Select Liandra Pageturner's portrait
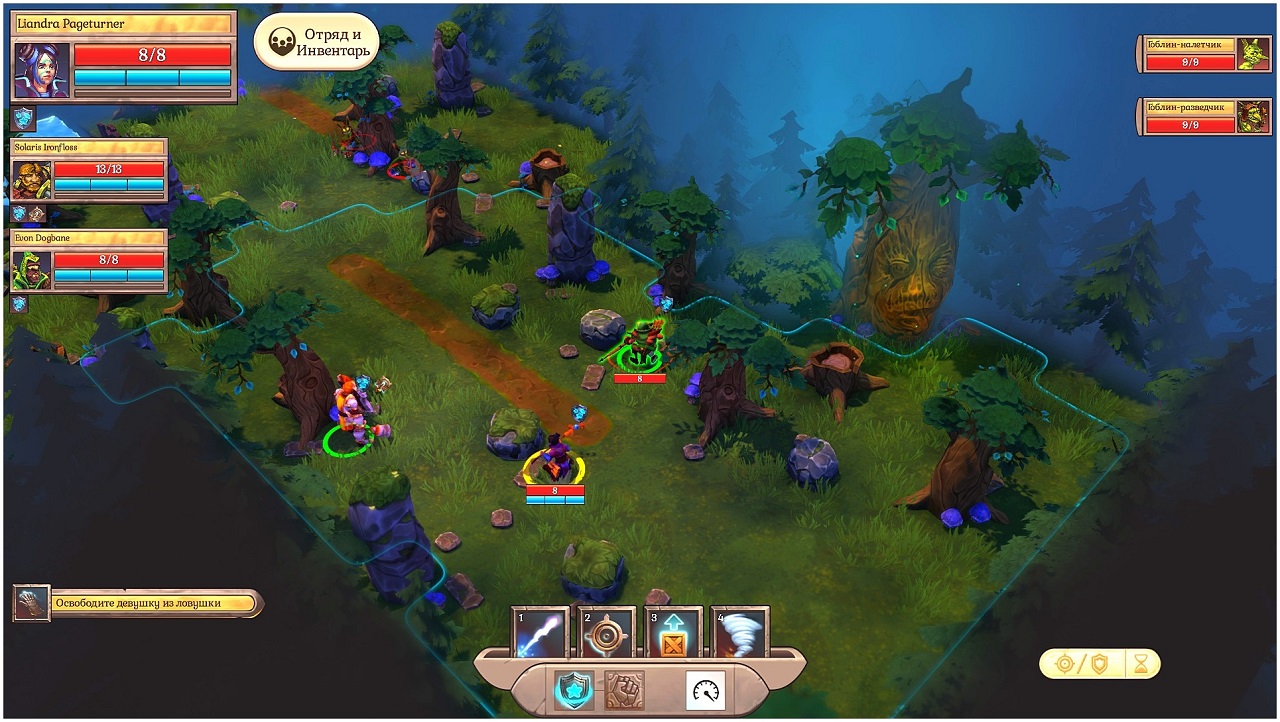 pos(42,70)
